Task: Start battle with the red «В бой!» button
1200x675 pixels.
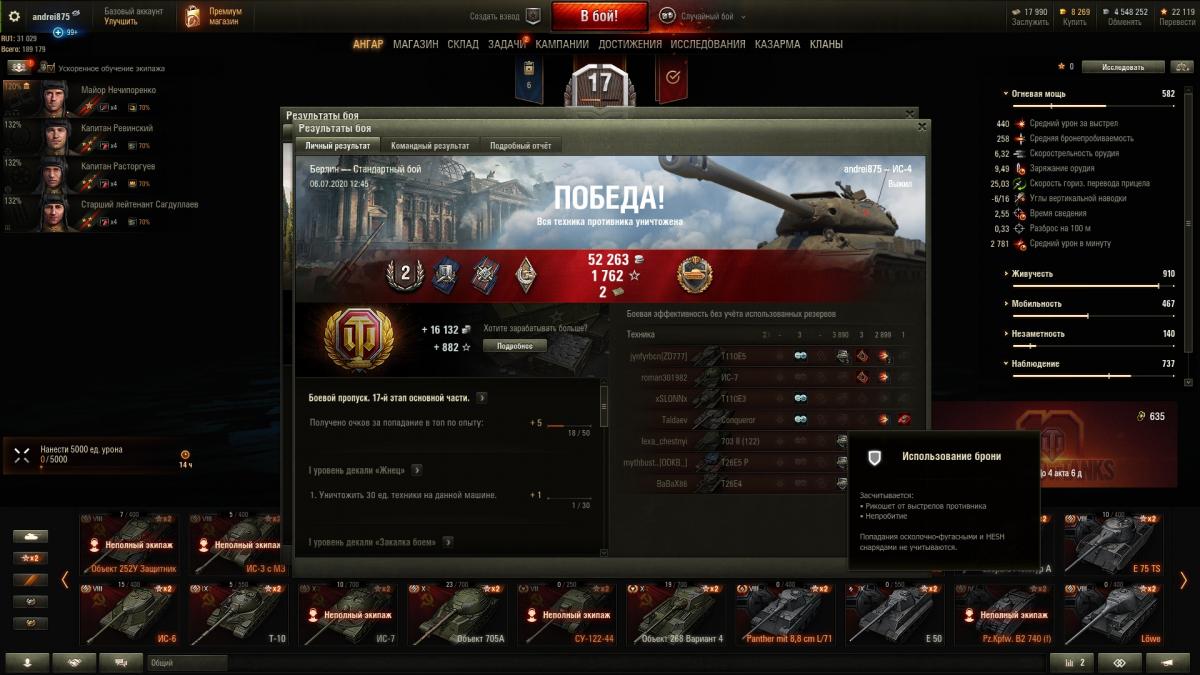Action: click(599, 16)
